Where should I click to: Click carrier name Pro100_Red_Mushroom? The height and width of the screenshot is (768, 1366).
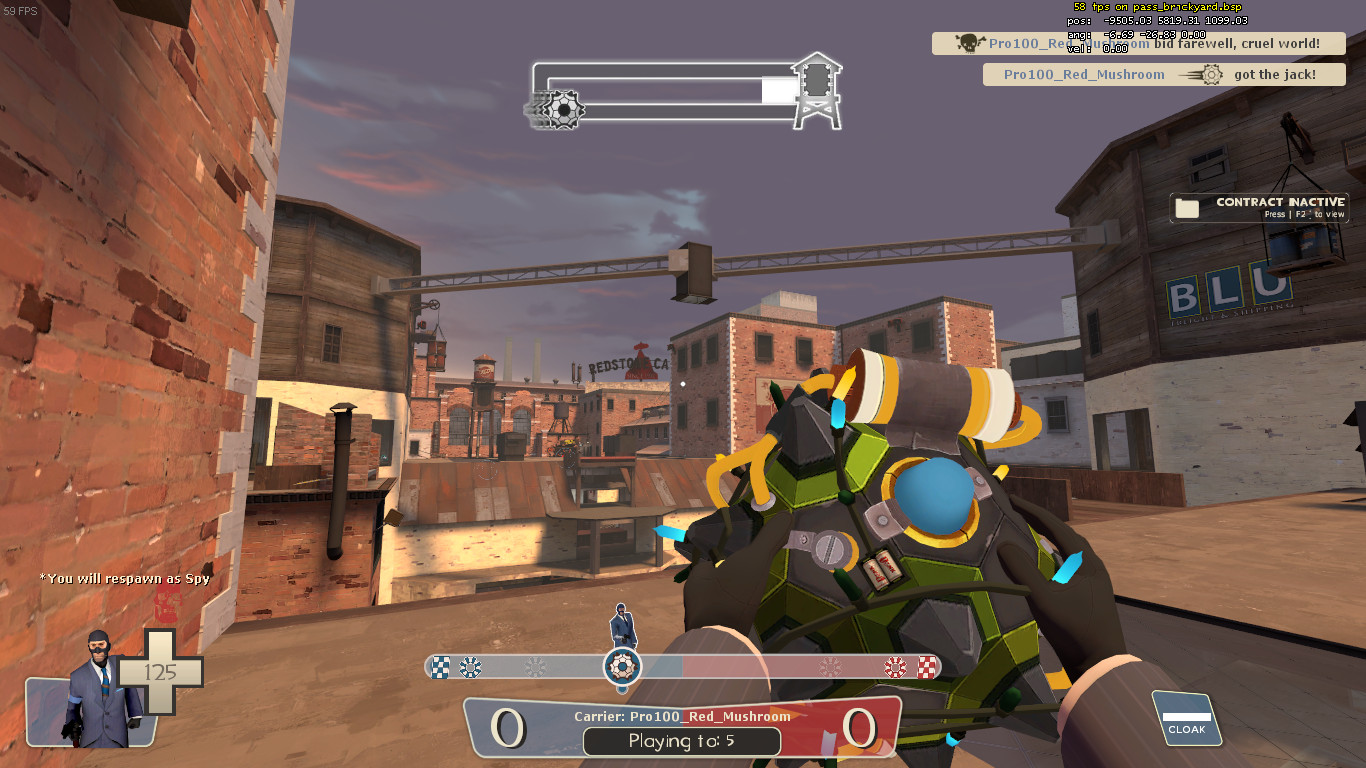(x=708, y=716)
